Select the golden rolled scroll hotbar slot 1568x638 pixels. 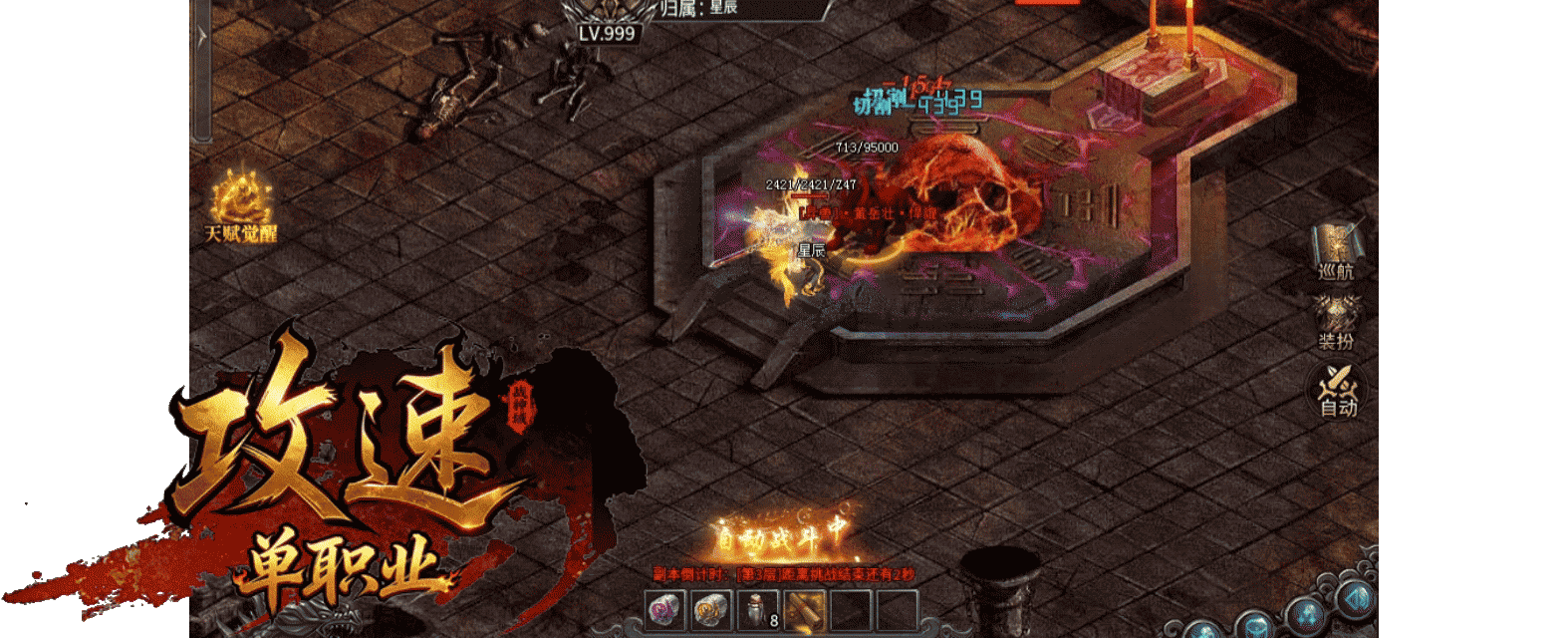(x=805, y=610)
